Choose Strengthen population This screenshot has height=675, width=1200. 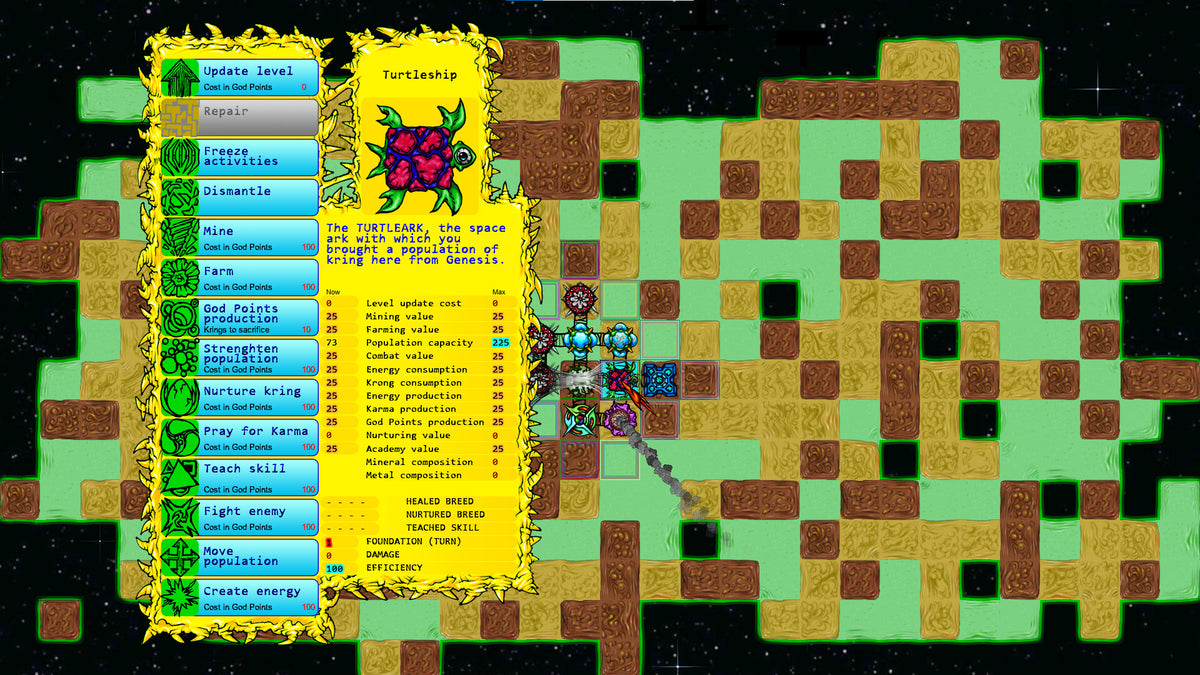(240, 357)
